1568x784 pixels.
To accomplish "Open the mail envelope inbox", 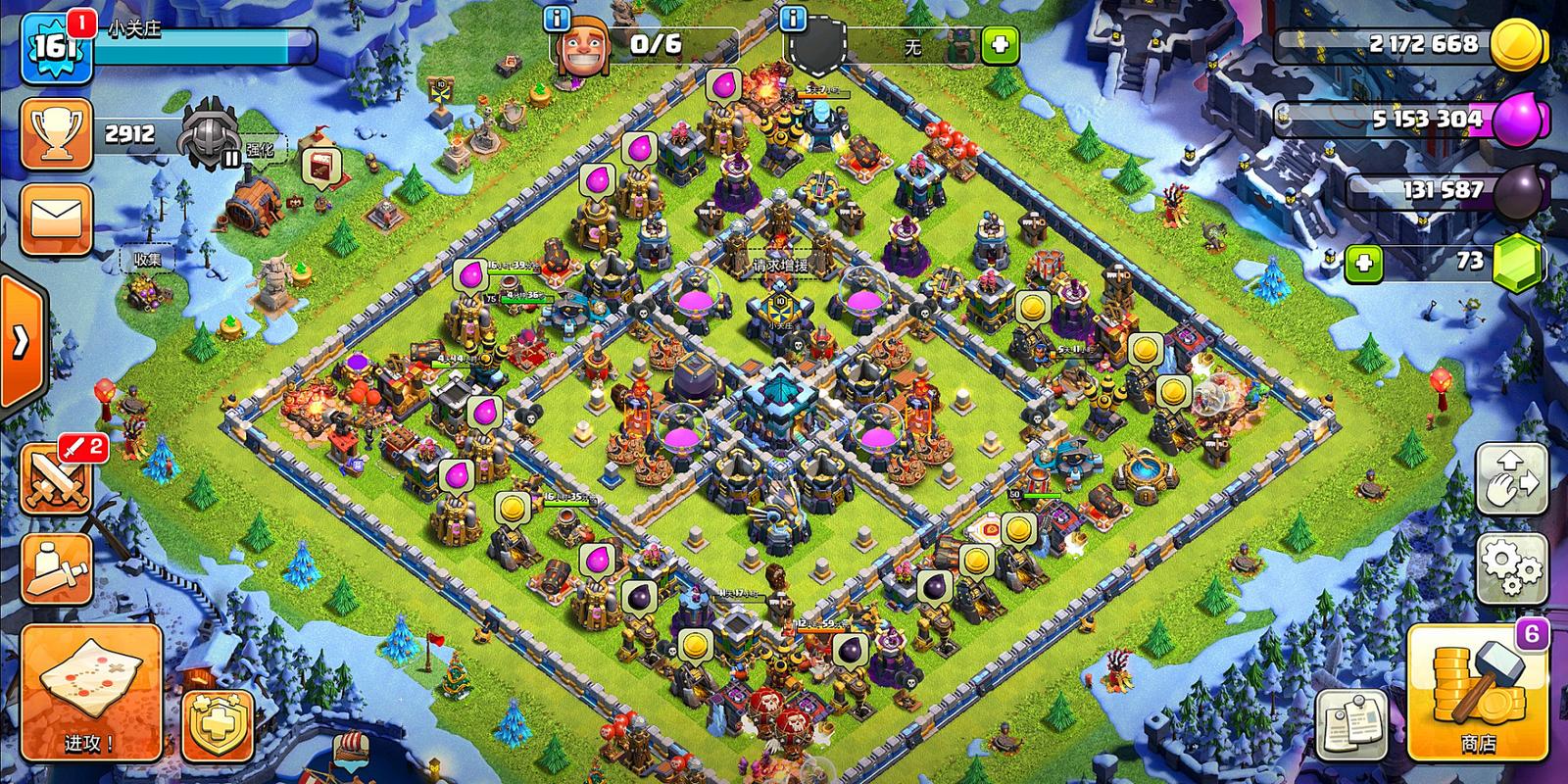I will [56, 219].
